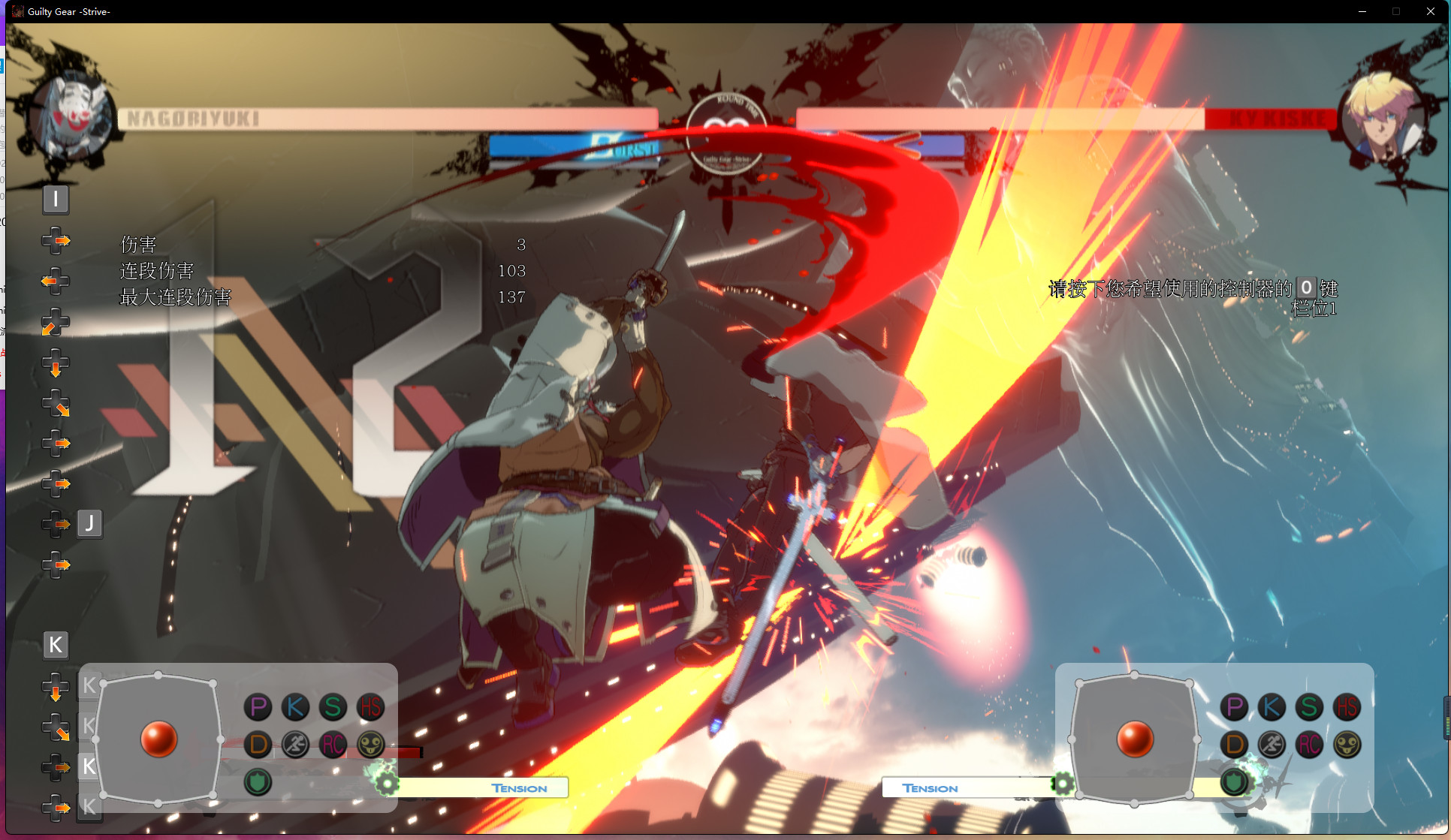Click Player 1's P punch button icon

(x=258, y=706)
